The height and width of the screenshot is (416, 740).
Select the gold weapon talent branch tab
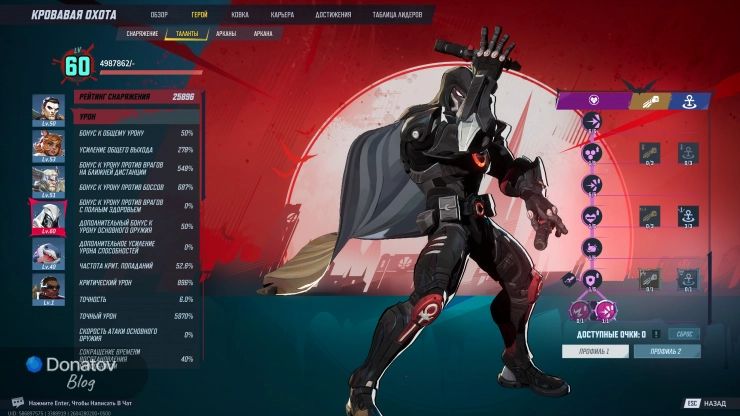[x=646, y=100]
